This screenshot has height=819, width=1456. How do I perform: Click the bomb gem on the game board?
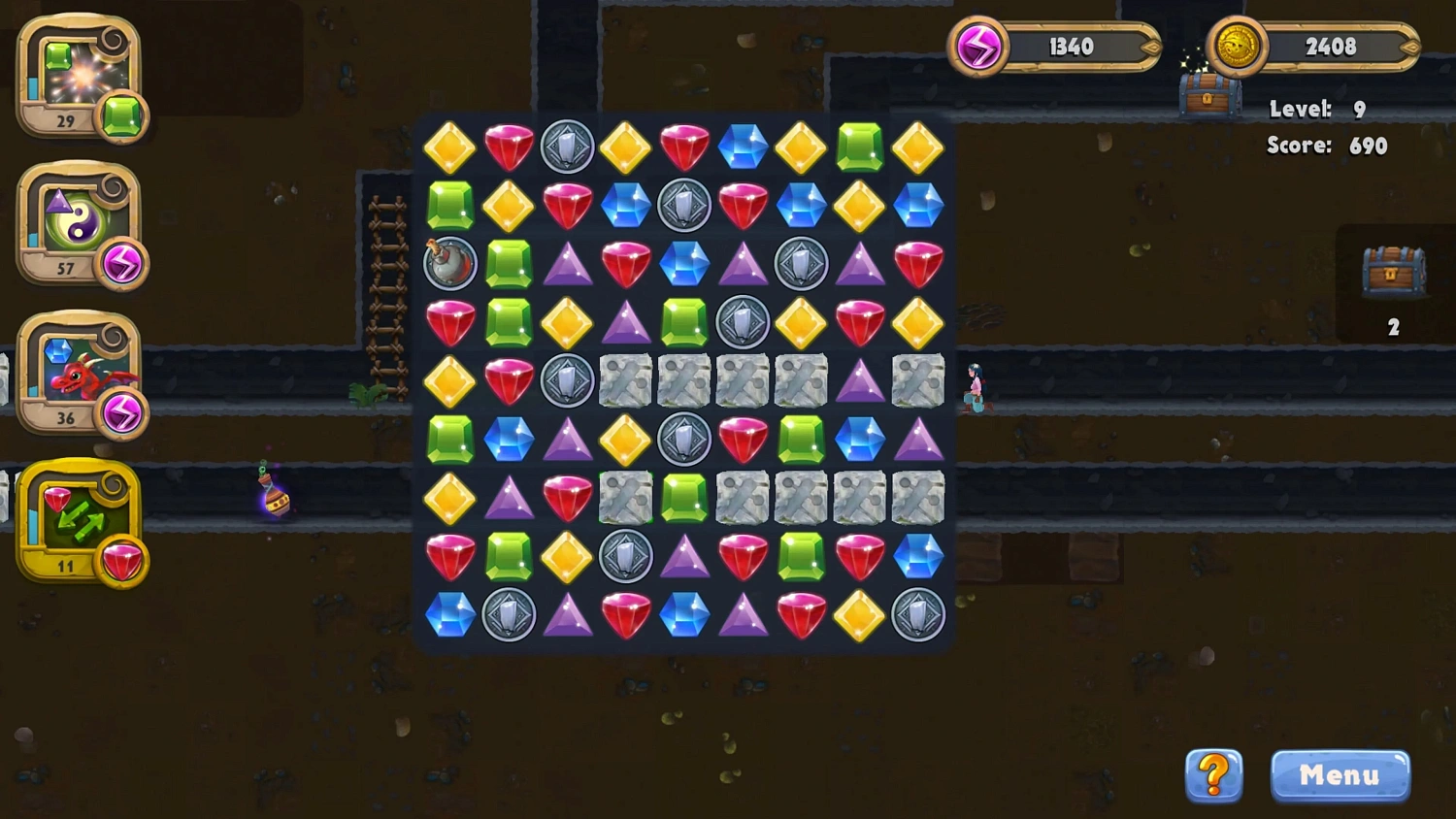point(449,265)
